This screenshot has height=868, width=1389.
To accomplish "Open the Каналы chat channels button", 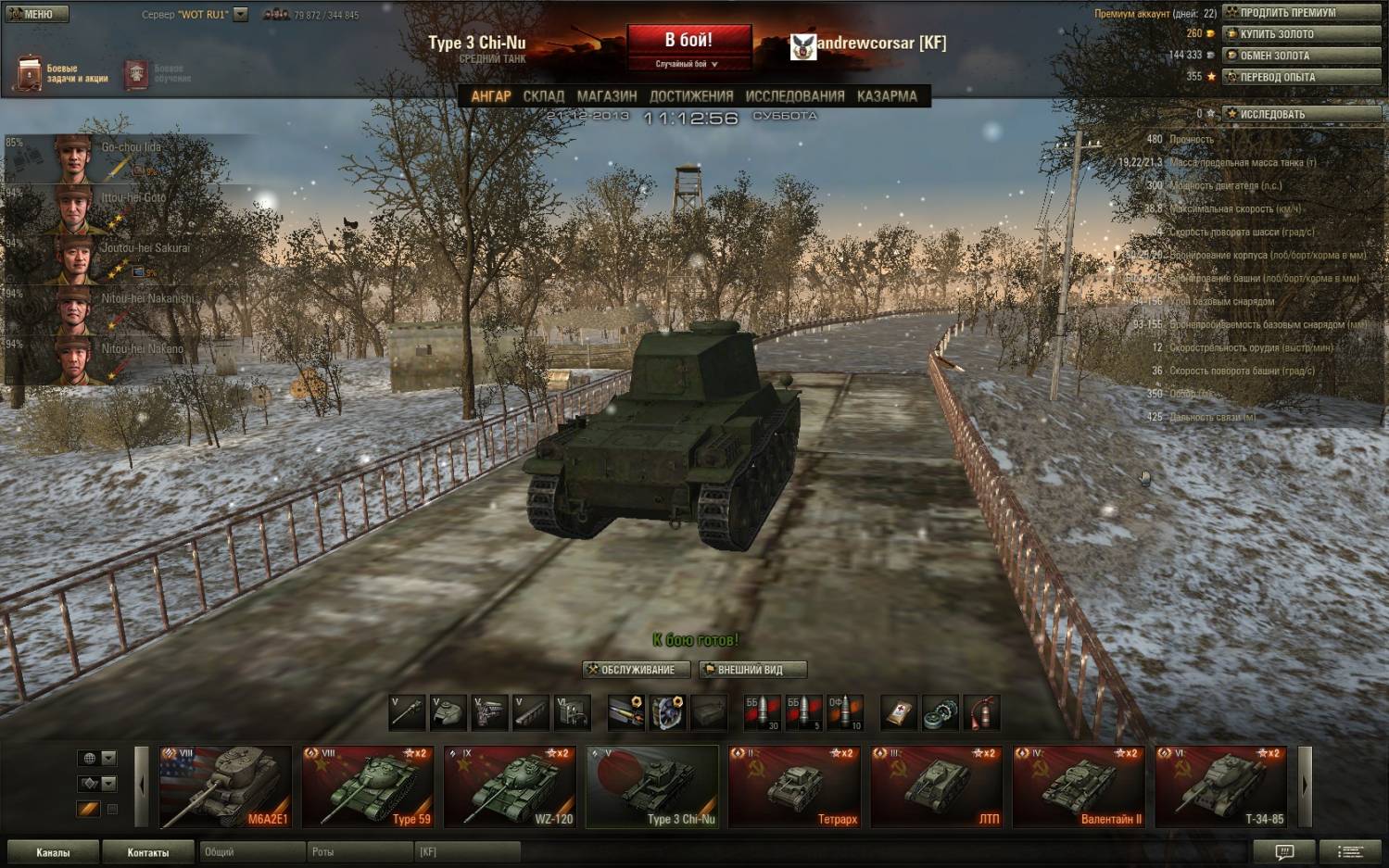I will pos(53,852).
